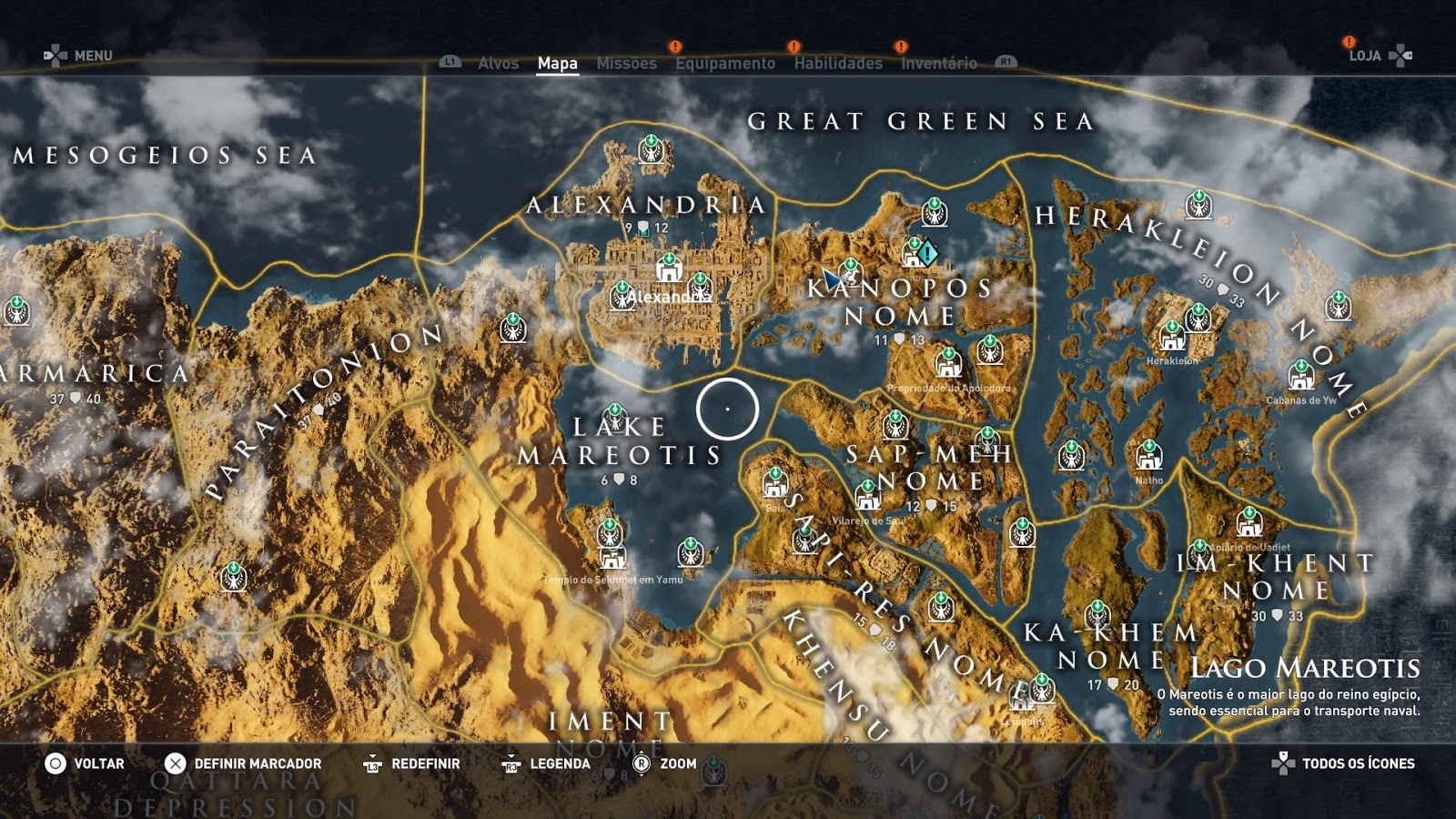Select the teal quest exclamation marker
This screenshot has width=1456, height=819.
tap(927, 252)
